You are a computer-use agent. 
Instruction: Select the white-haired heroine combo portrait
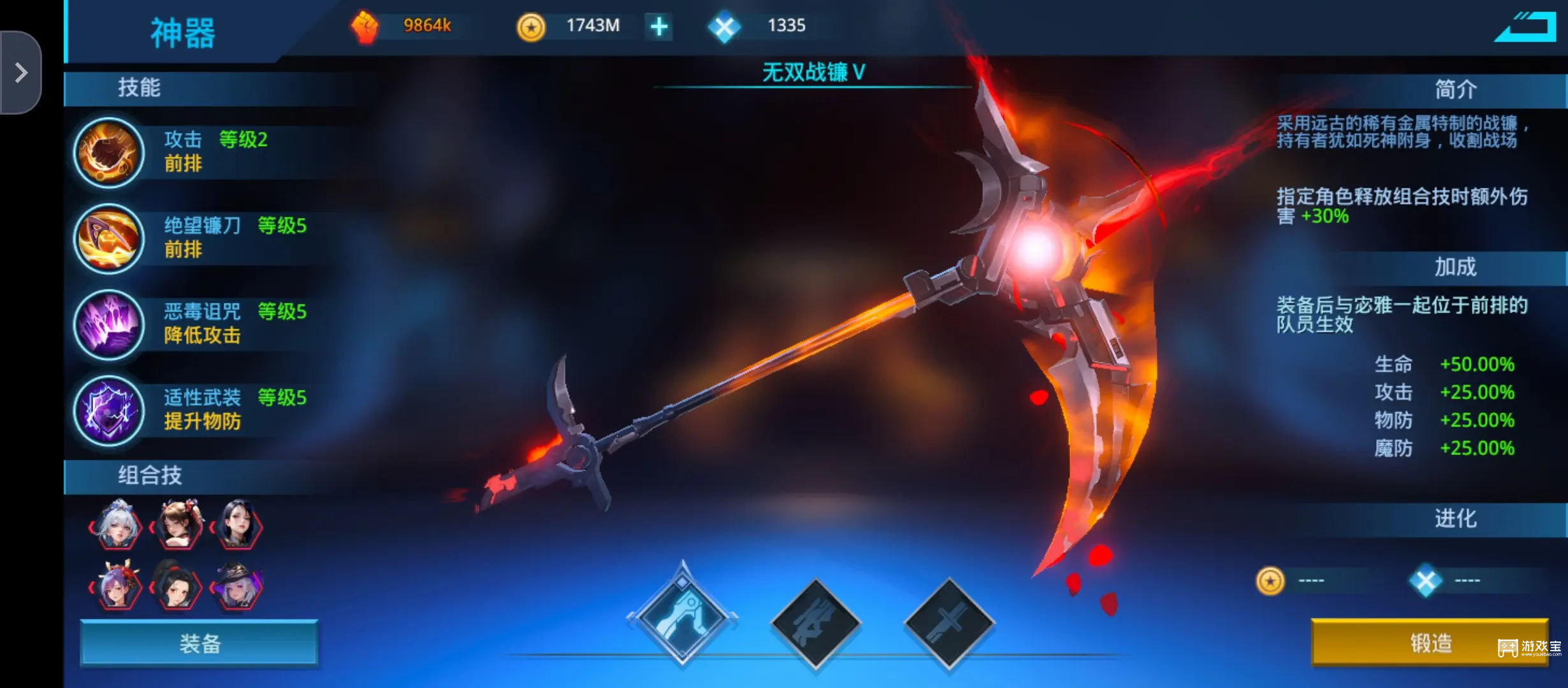click(117, 526)
